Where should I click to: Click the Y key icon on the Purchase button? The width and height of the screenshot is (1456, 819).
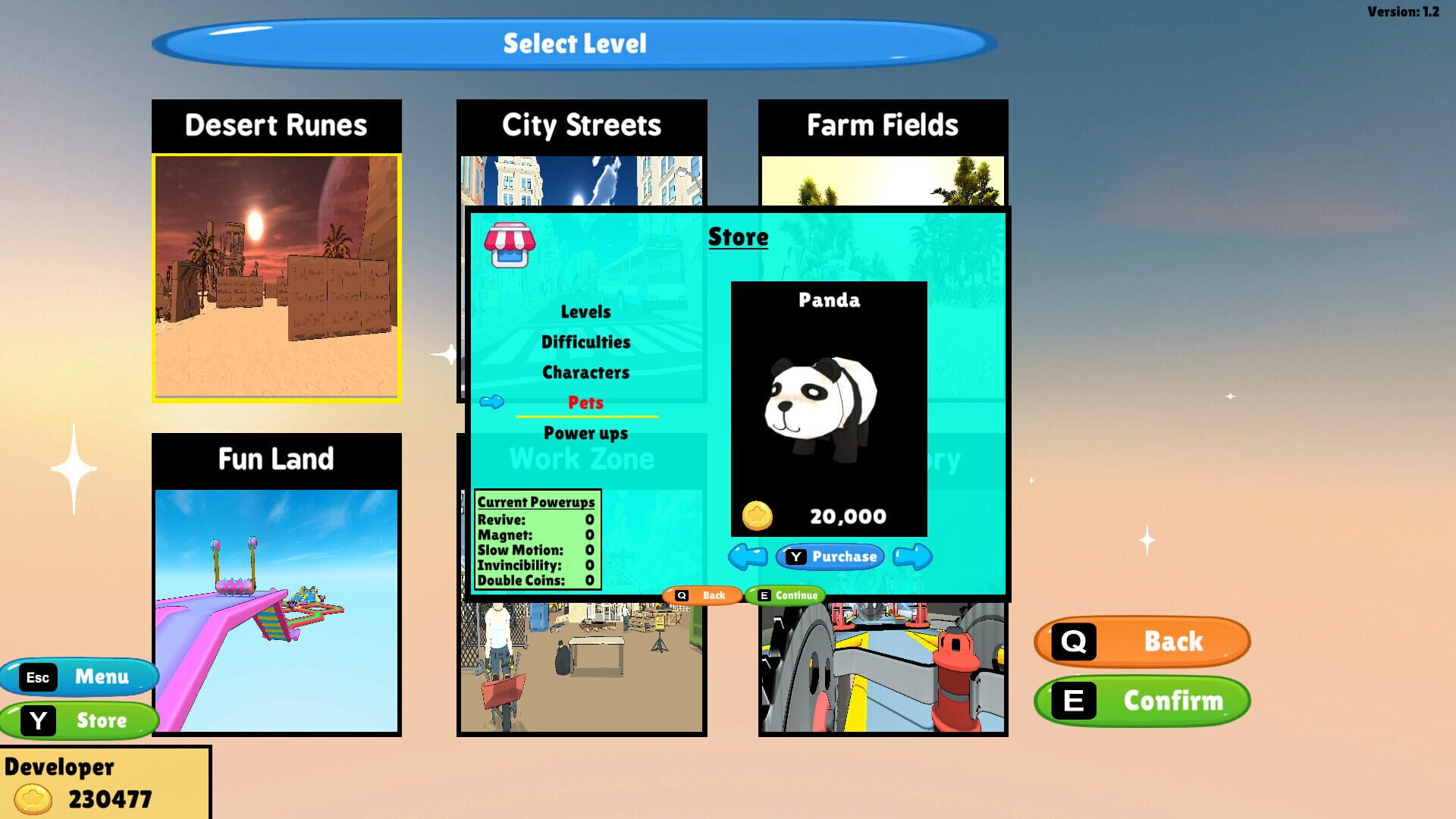(x=795, y=556)
